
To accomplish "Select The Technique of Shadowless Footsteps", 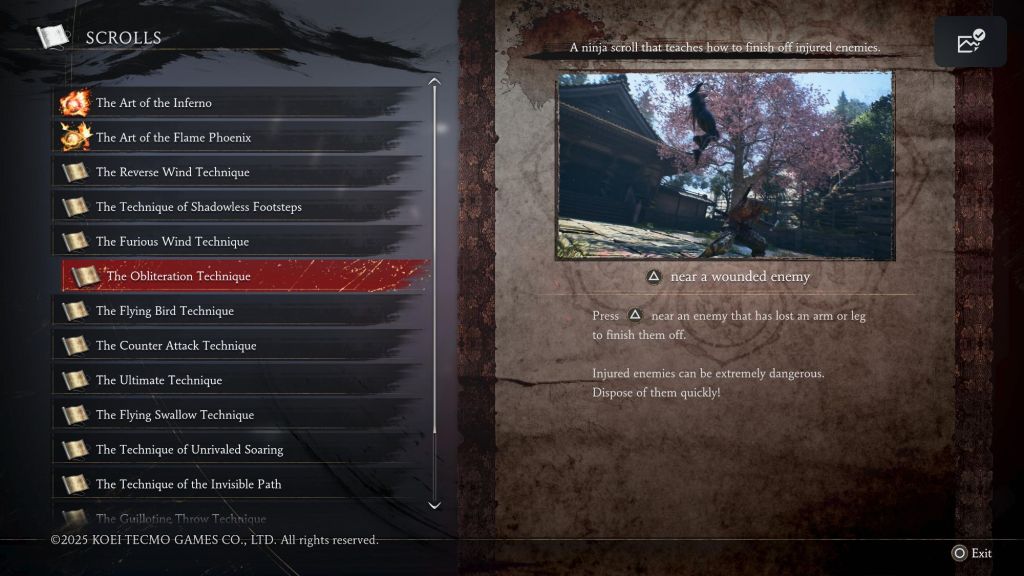I will [x=198, y=207].
